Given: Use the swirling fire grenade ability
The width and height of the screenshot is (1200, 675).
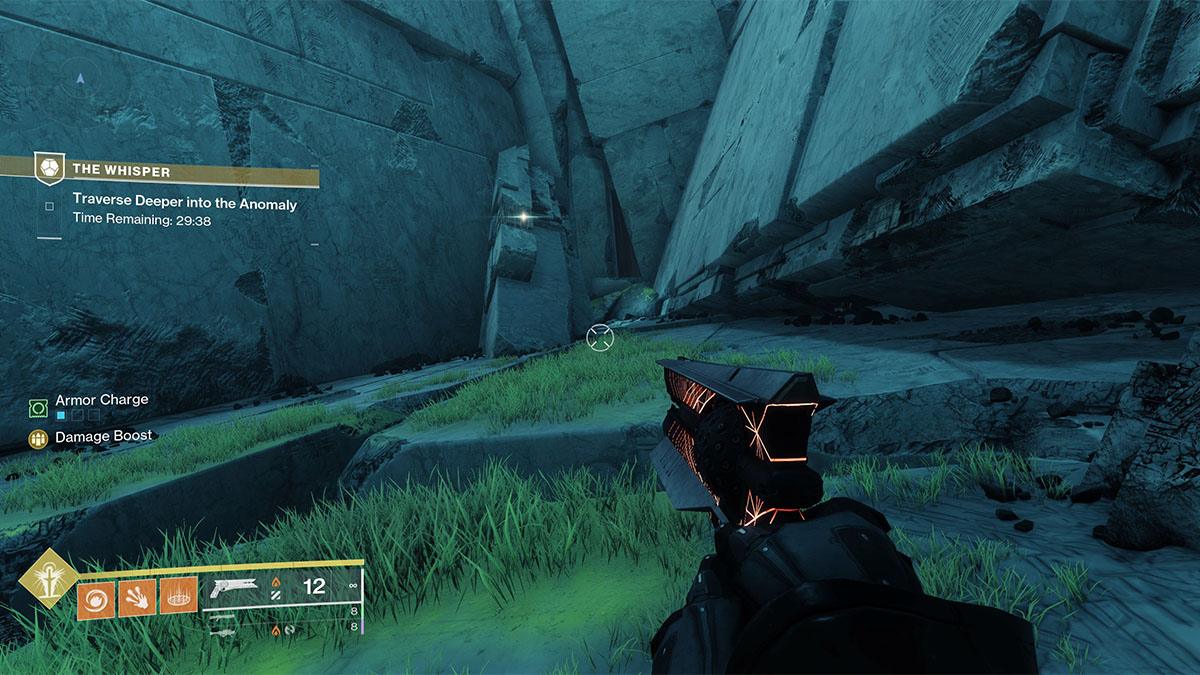Looking at the screenshot, I should [x=94, y=598].
